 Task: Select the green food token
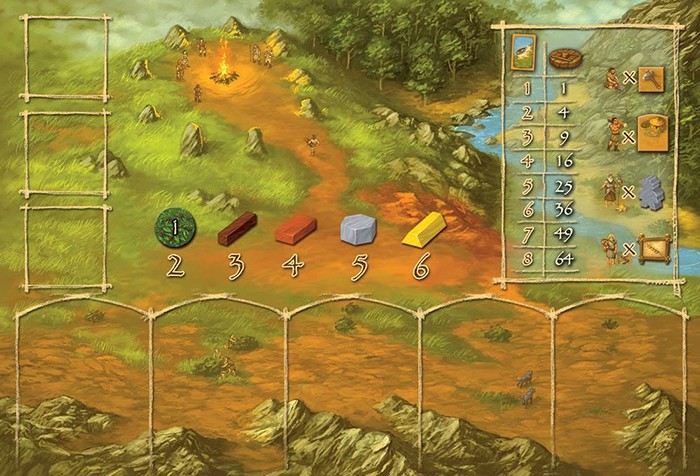[176, 228]
